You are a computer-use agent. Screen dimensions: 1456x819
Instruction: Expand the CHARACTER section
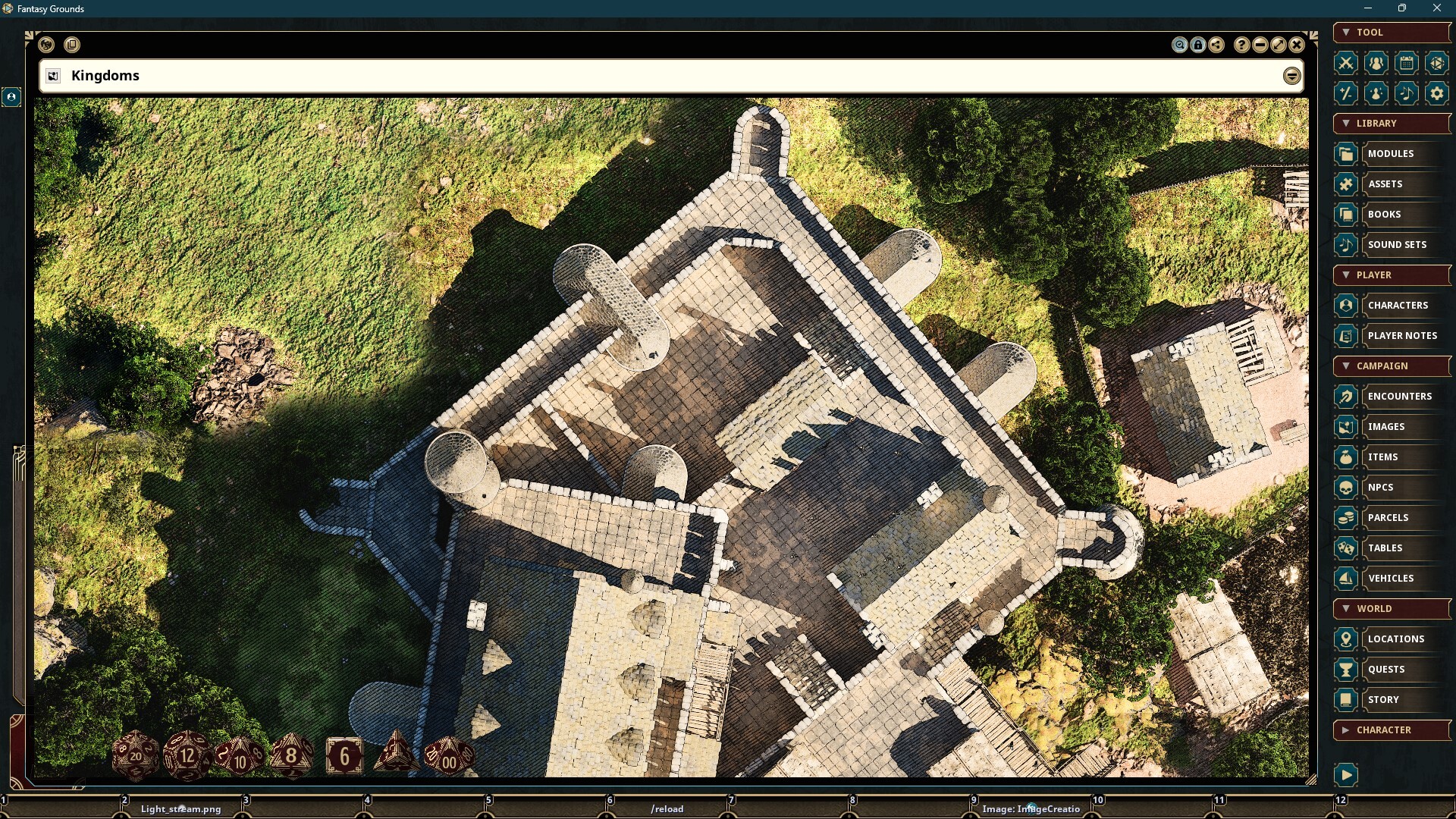pos(1346,730)
